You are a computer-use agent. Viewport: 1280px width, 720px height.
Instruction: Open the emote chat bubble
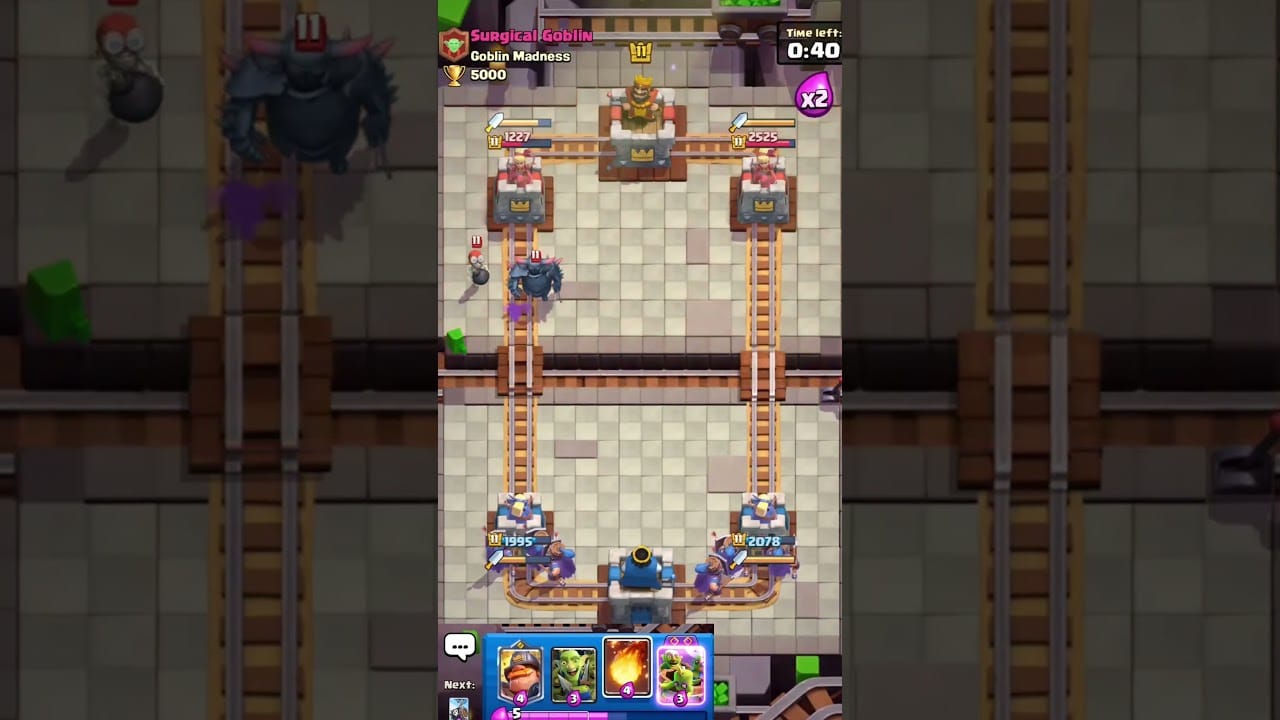(x=460, y=646)
